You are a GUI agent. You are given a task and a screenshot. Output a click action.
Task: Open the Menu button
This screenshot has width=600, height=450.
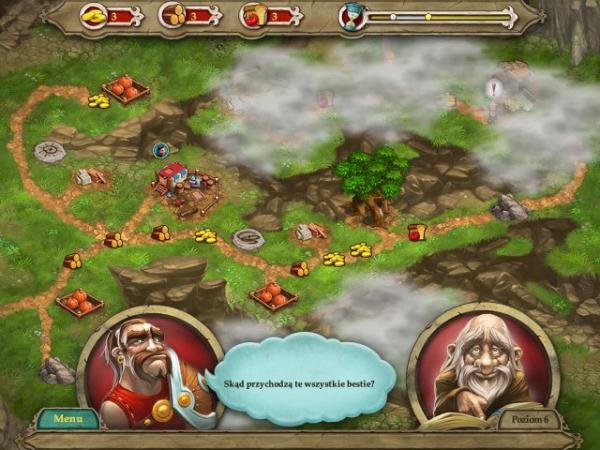pos(68,419)
